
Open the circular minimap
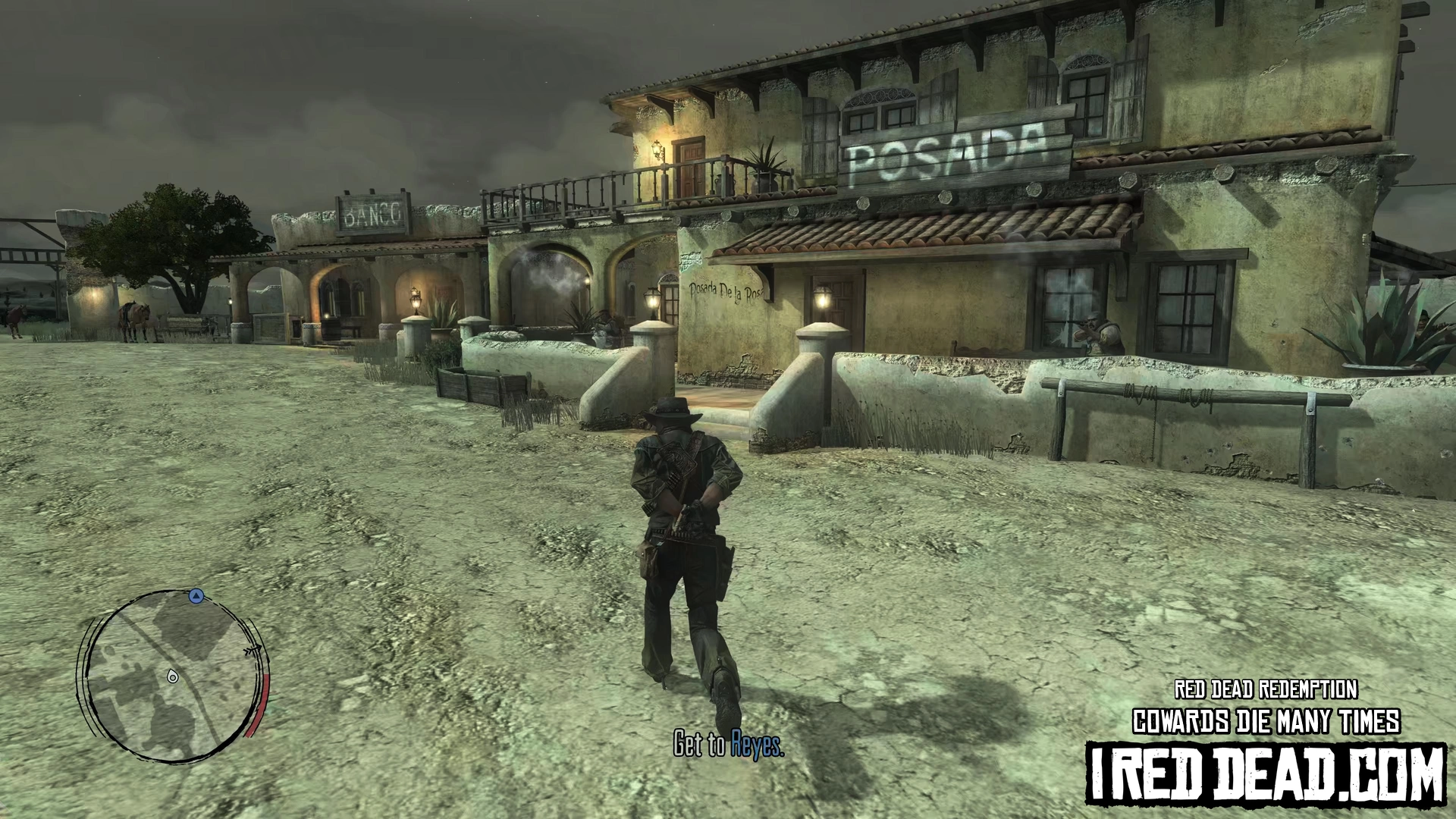click(172, 673)
